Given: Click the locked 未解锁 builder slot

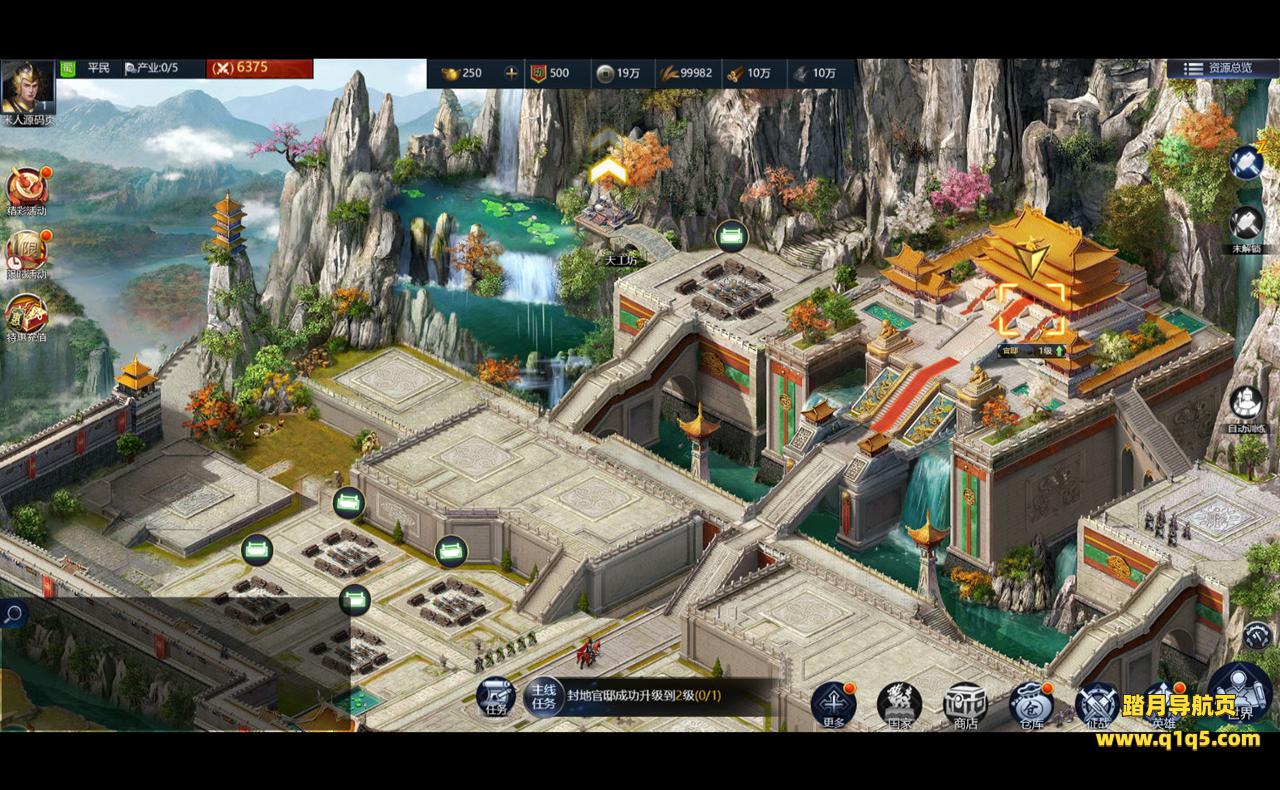Looking at the screenshot, I should (1247, 225).
